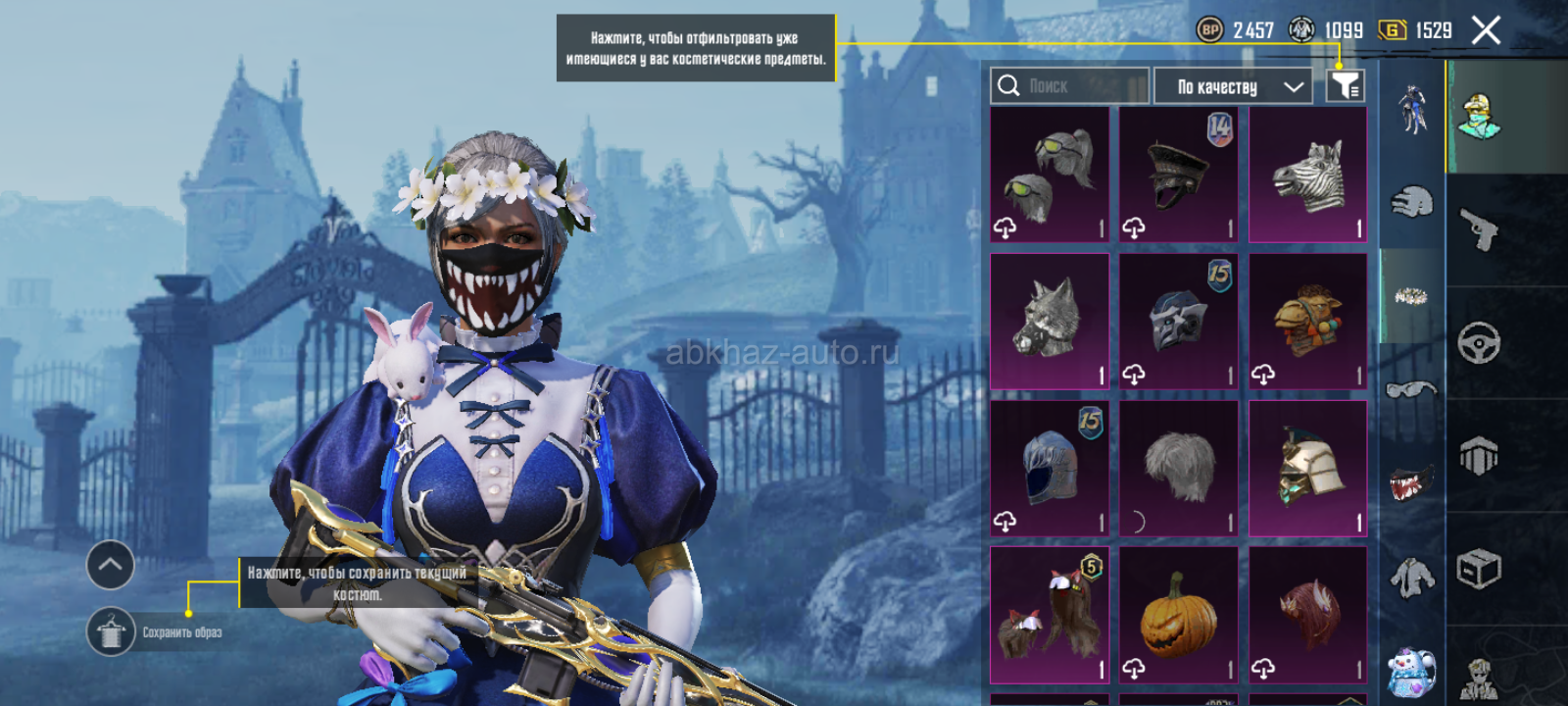The height and width of the screenshot is (706, 1568).
Task: Open the По качеству sort dropdown
Action: click(1233, 86)
